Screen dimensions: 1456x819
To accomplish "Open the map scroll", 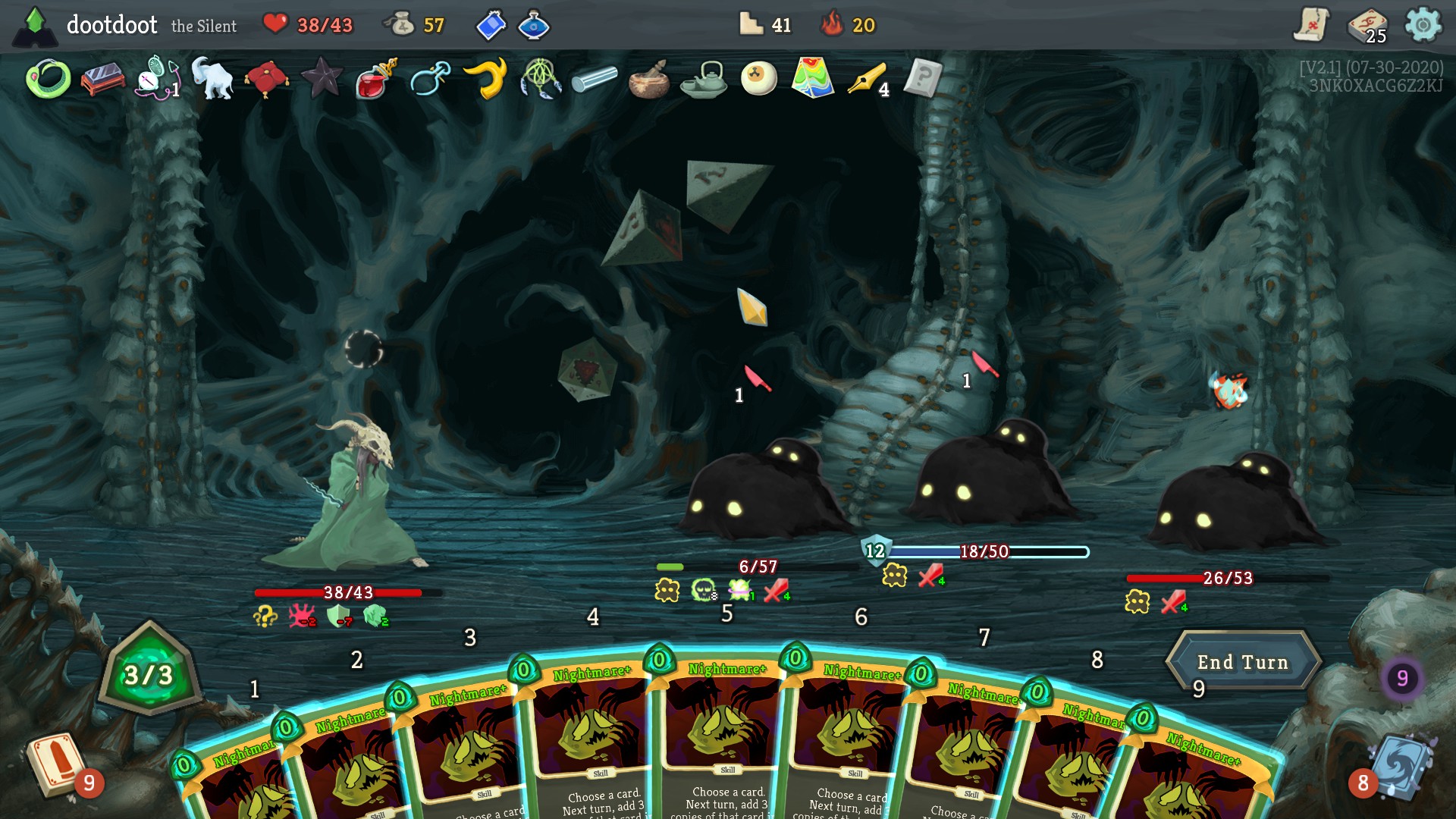I will point(1311,25).
